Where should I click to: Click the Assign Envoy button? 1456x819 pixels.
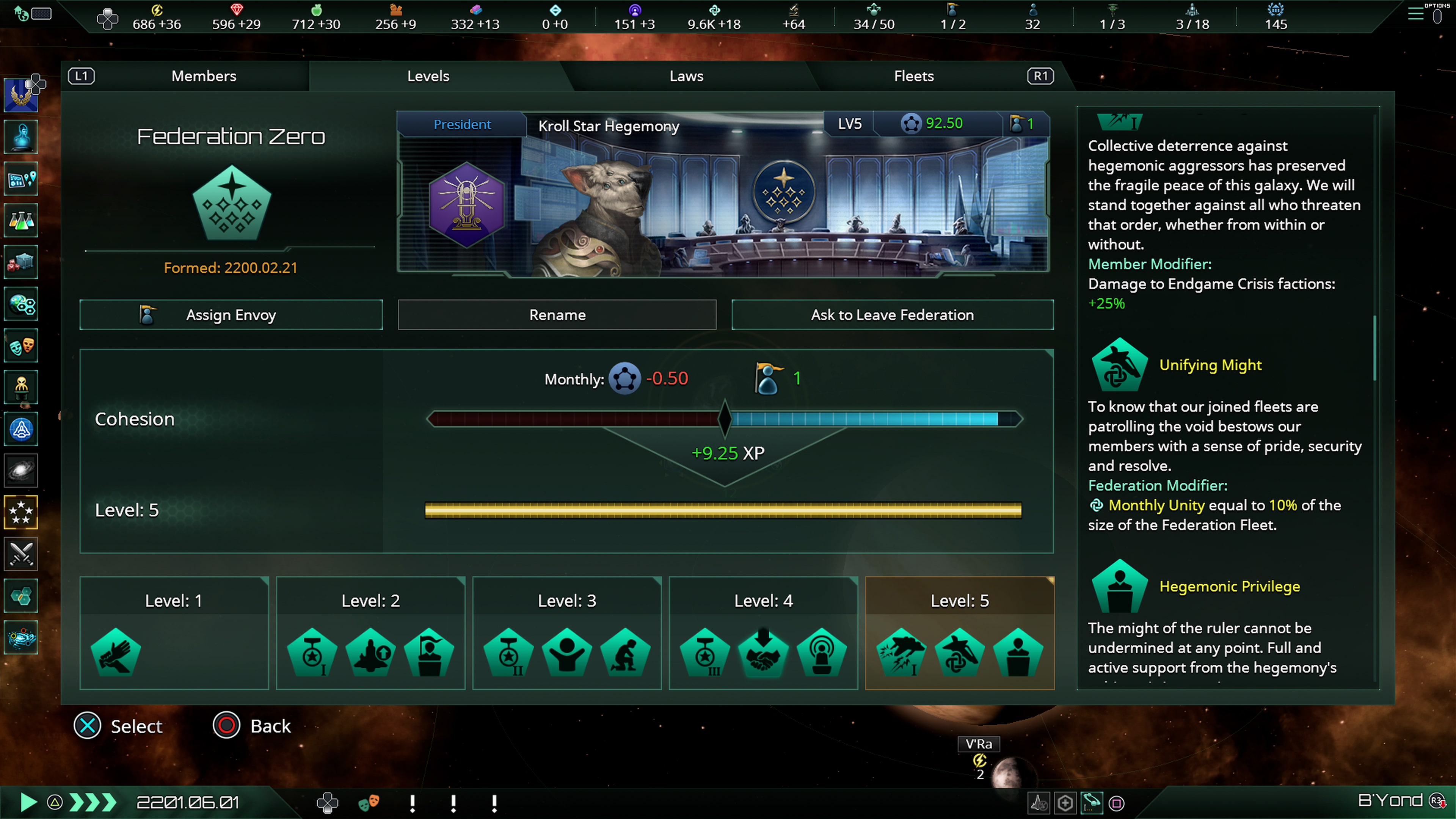point(231,315)
